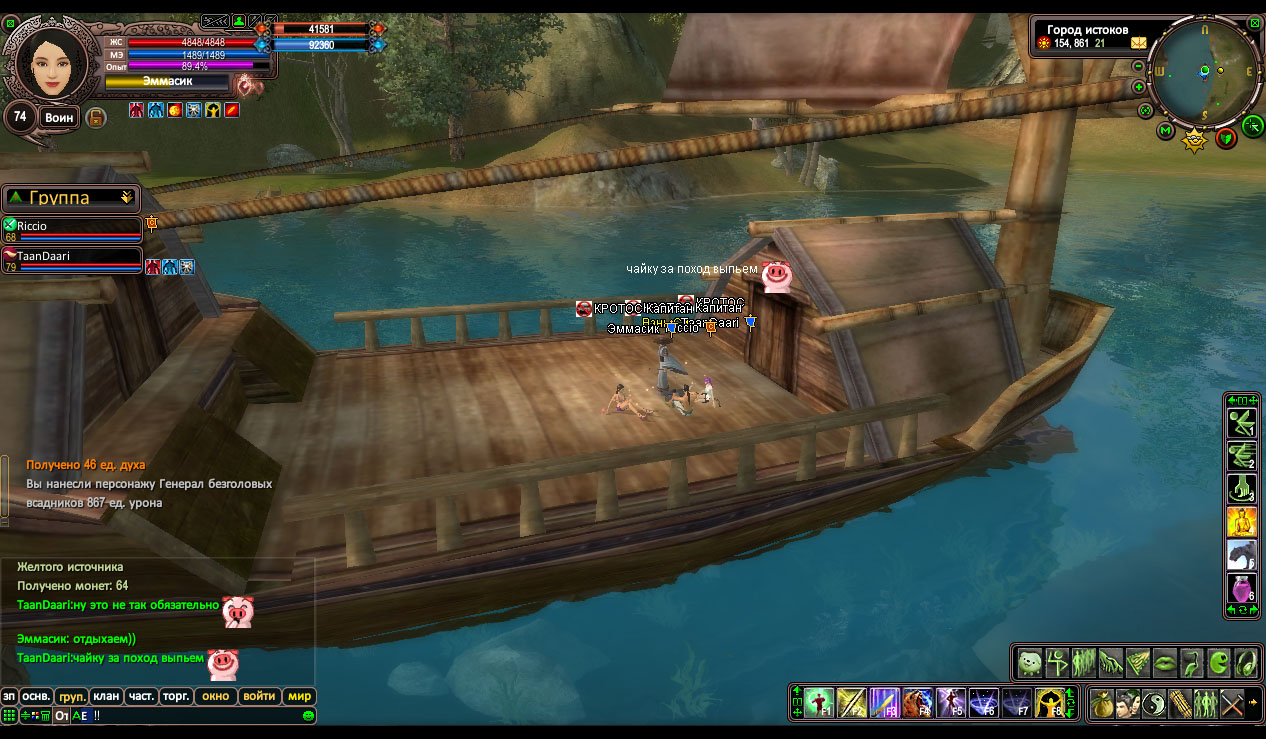Open the "клан" chat tab
The image size is (1266, 739).
coord(106,696)
